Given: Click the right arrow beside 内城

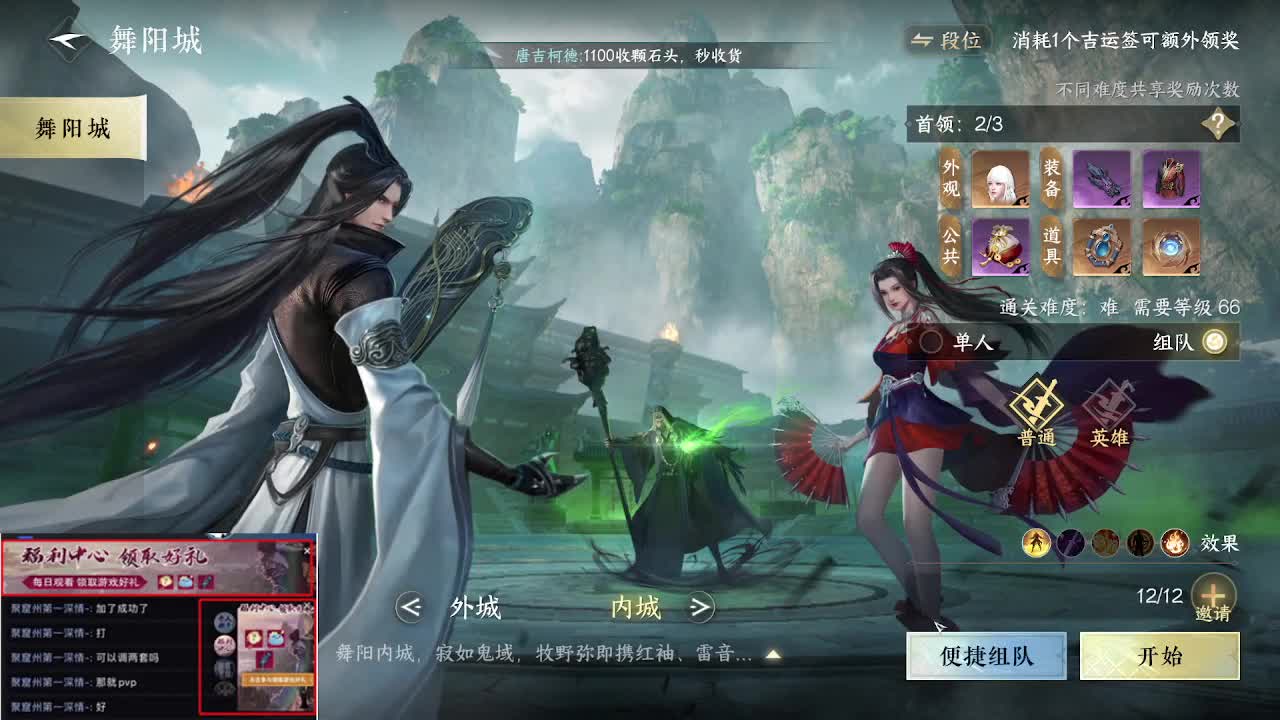Looking at the screenshot, I should [x=700, y=609].
